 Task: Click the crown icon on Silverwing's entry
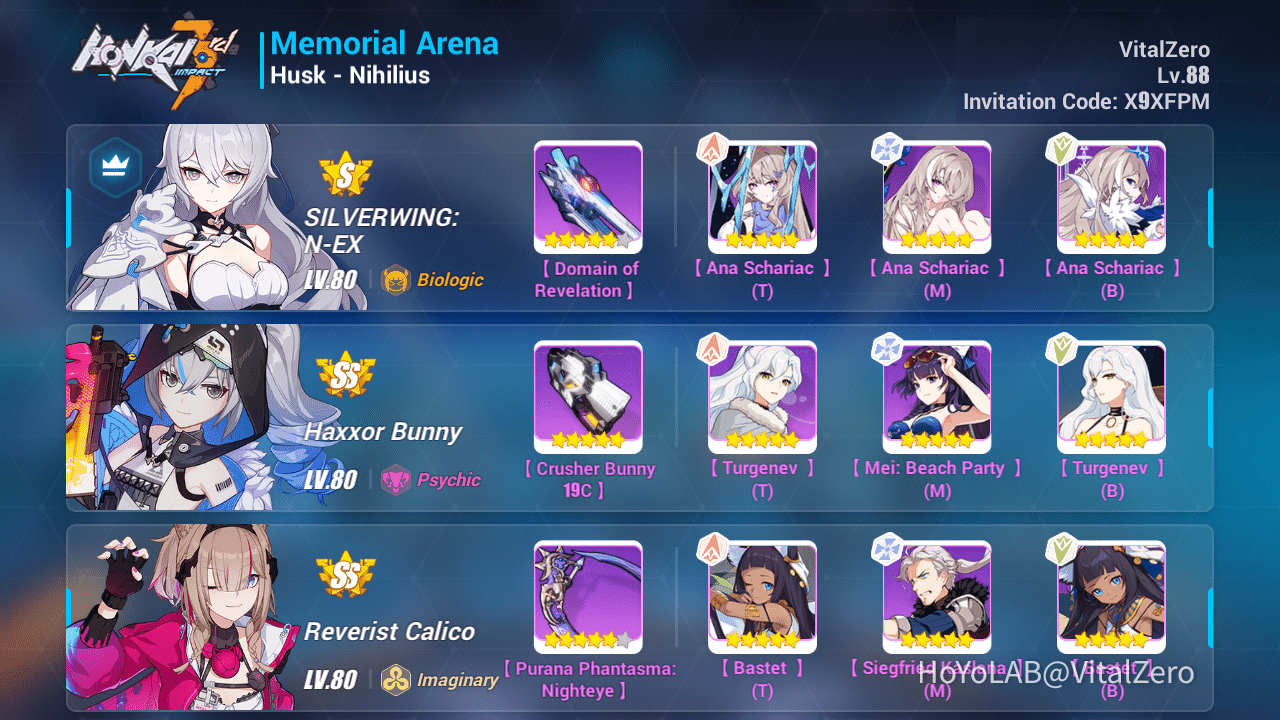114,166
